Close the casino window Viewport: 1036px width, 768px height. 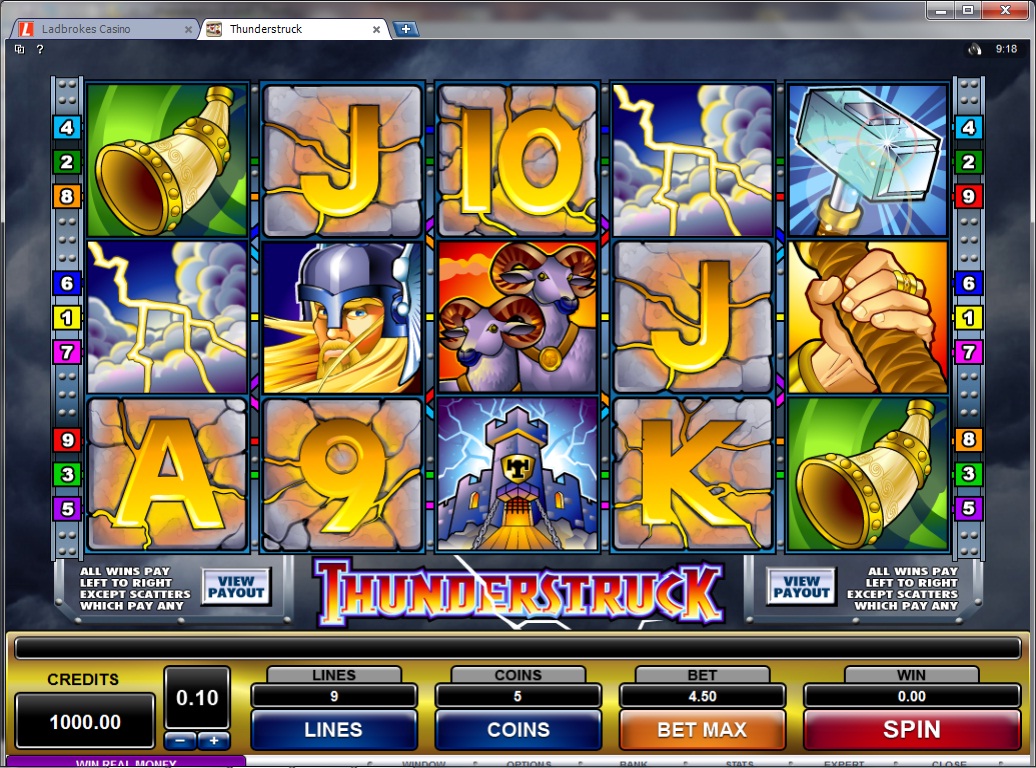[1007, 10]
